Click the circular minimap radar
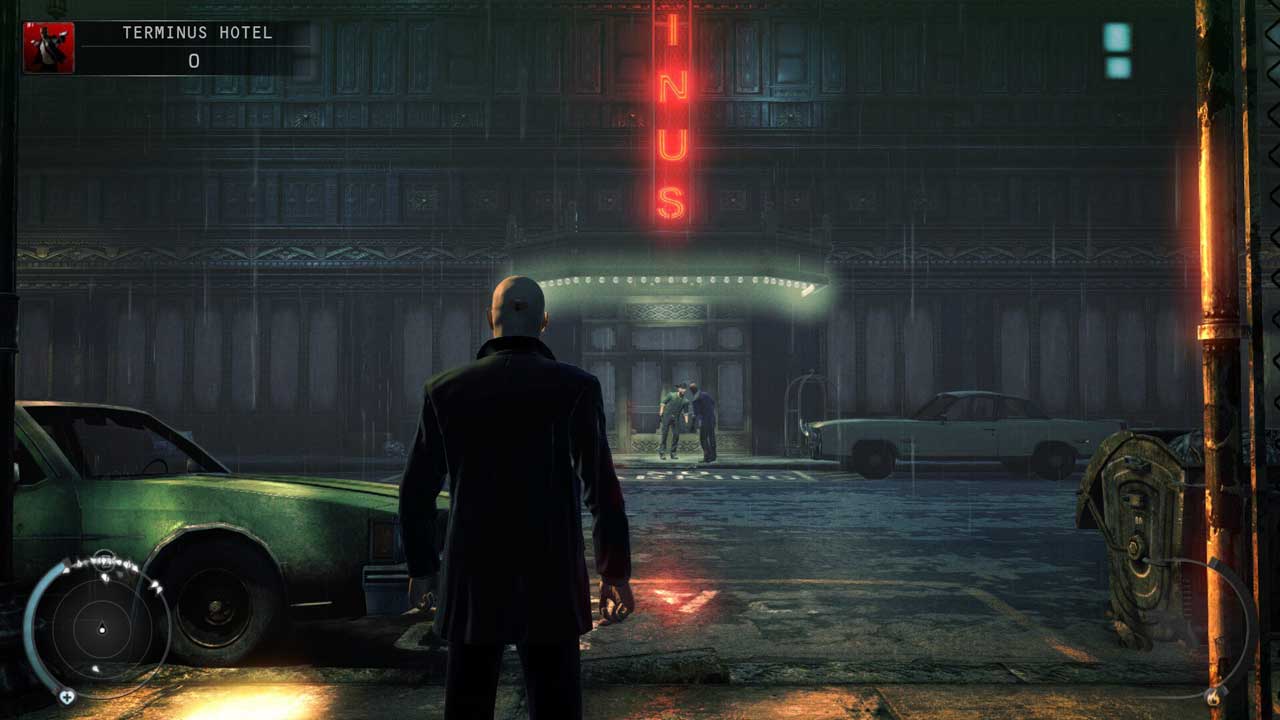1280x720 pixels. (x=101, y=629)
